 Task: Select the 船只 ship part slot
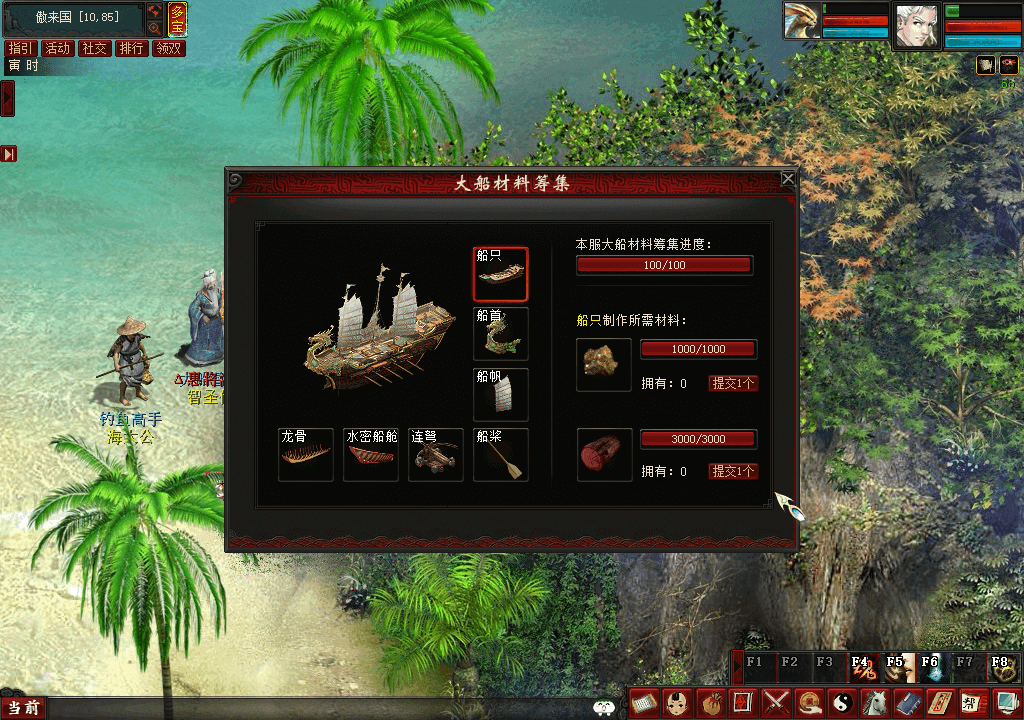pyautogui.click(x=500, y=274)
